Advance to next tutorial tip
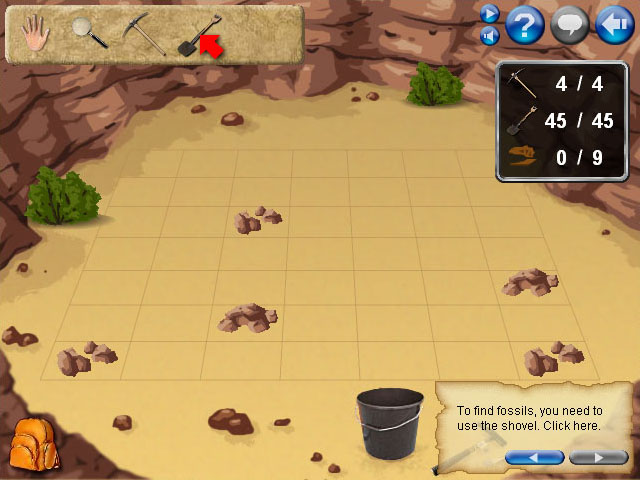The width and height of the screenshot is (640, 480). coord(598,458)
